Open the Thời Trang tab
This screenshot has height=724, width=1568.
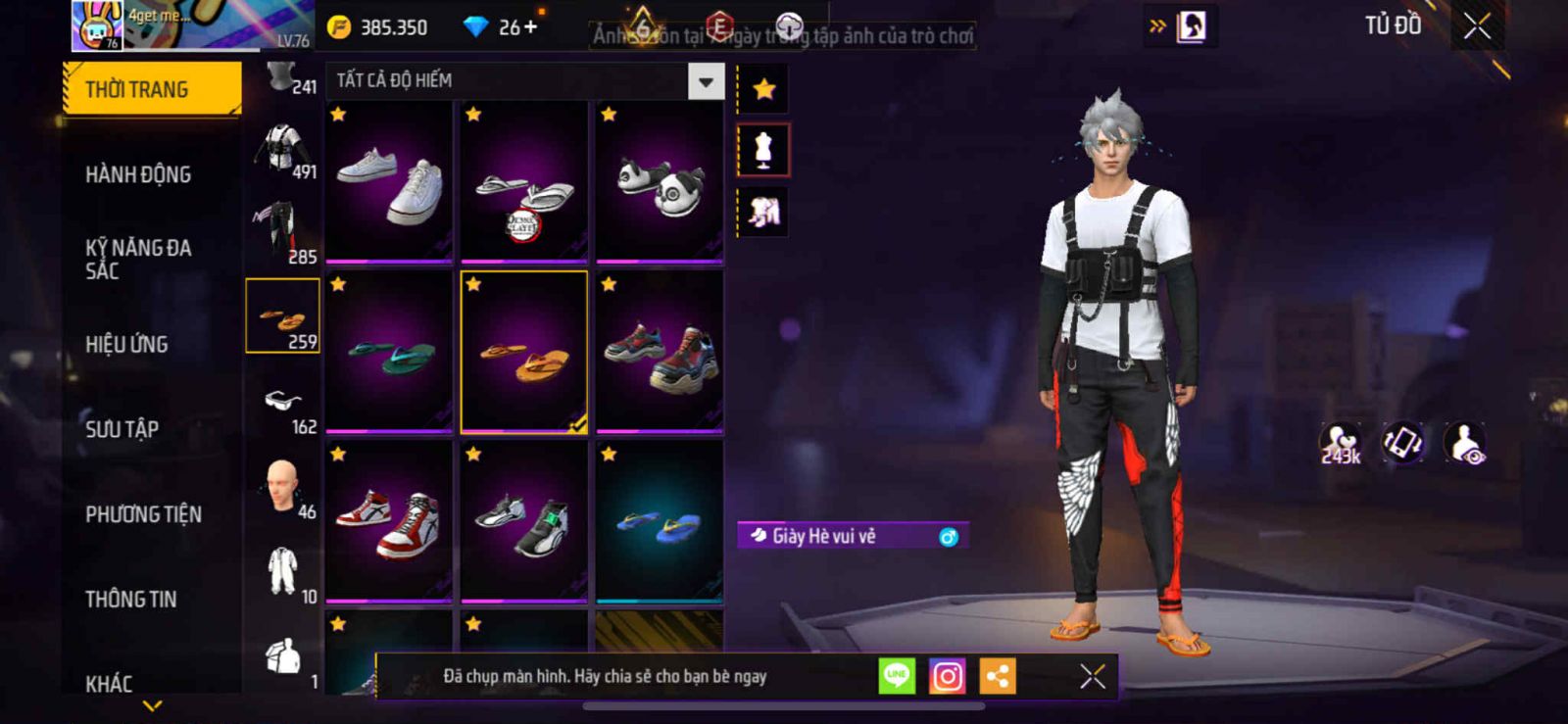click(x=151, y=89)
